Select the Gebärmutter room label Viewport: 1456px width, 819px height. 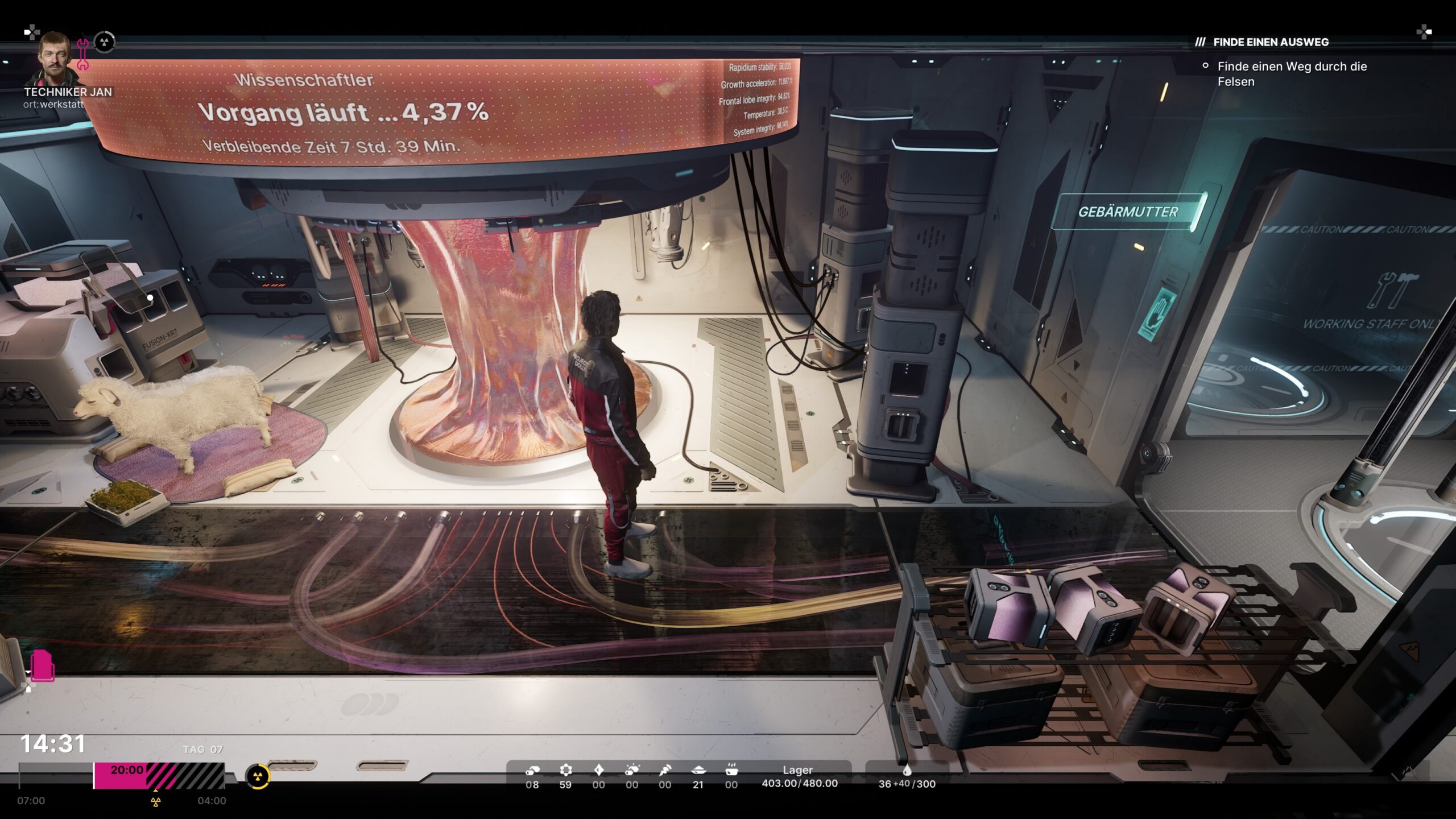(1128, 212)
